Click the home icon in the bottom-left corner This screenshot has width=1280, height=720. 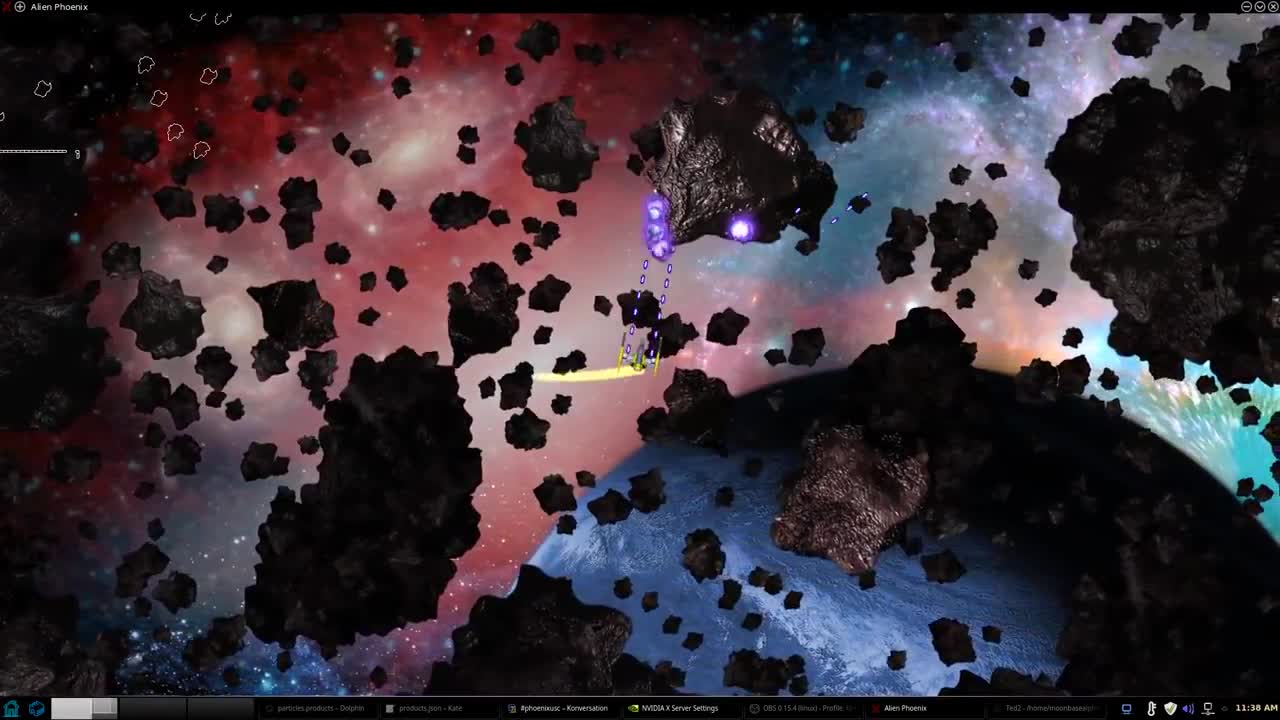(x=11, y=708)
